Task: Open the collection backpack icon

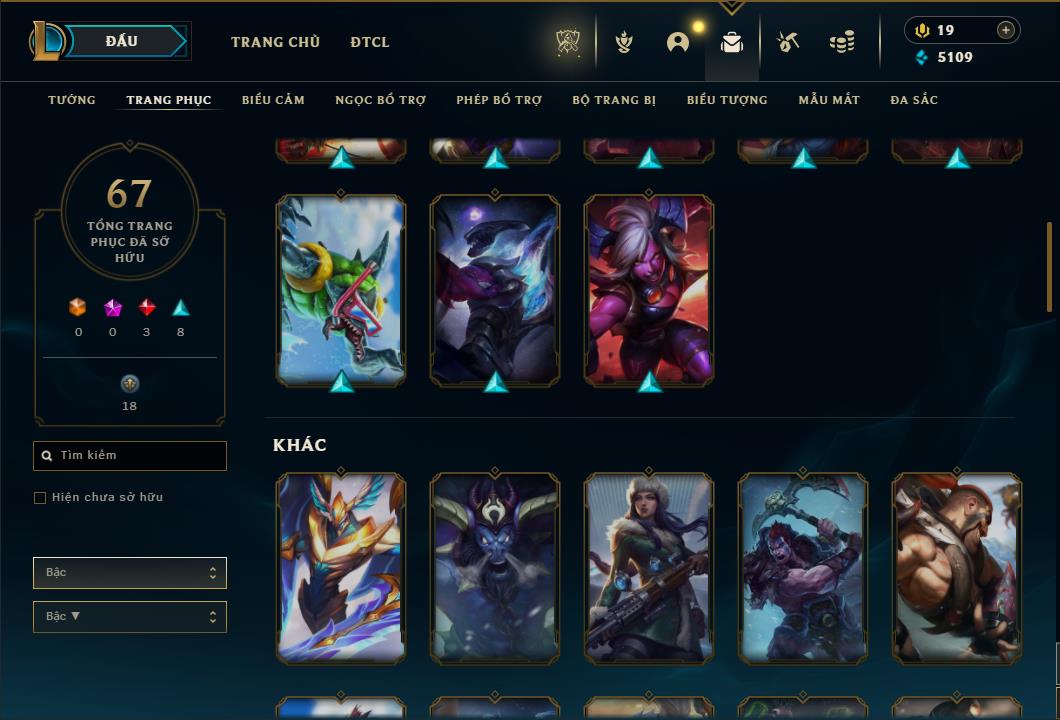Action: (x=732, y=42)
